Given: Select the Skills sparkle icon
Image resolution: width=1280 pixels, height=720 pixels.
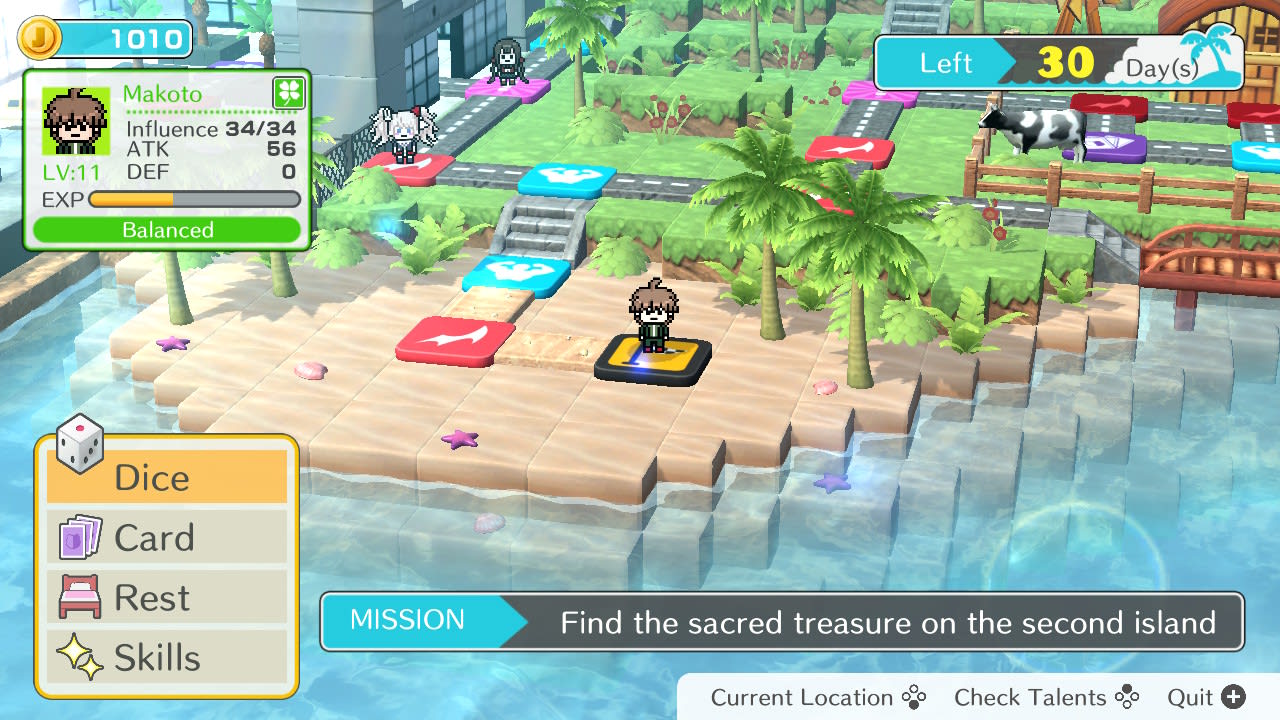Looking at the screenshot, I should (x=80, y=656).
